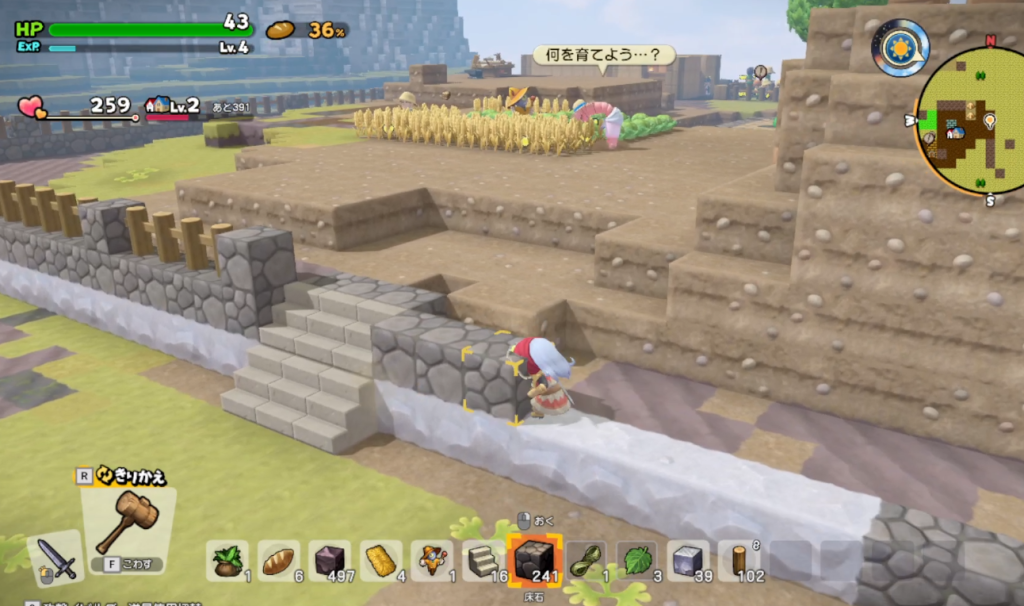Choose the stone stairs slot

point(483,561)
